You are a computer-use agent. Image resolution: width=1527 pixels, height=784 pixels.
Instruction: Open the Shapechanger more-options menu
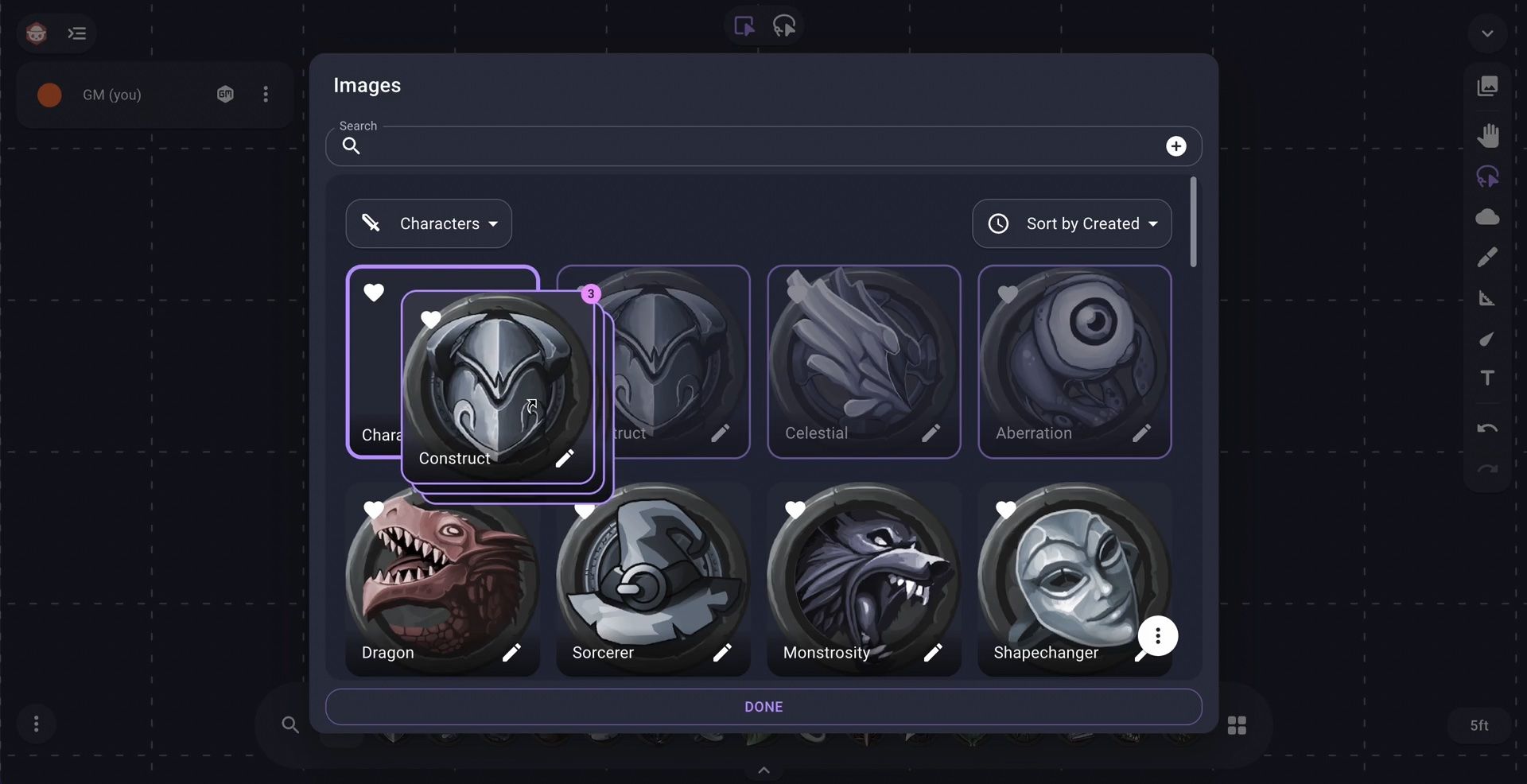[x=1158, y=637]
